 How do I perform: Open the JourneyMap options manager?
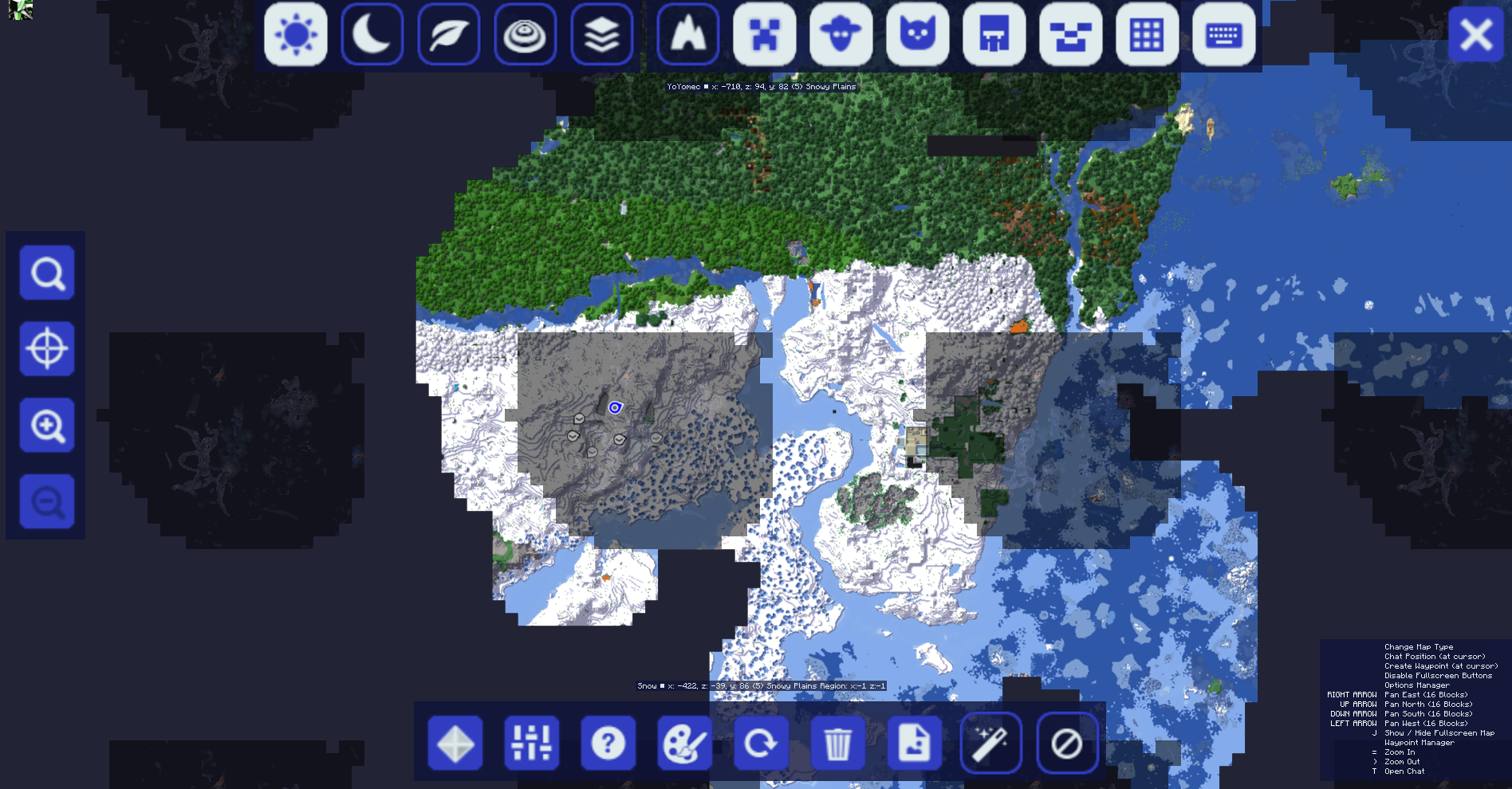pos(532,743)
